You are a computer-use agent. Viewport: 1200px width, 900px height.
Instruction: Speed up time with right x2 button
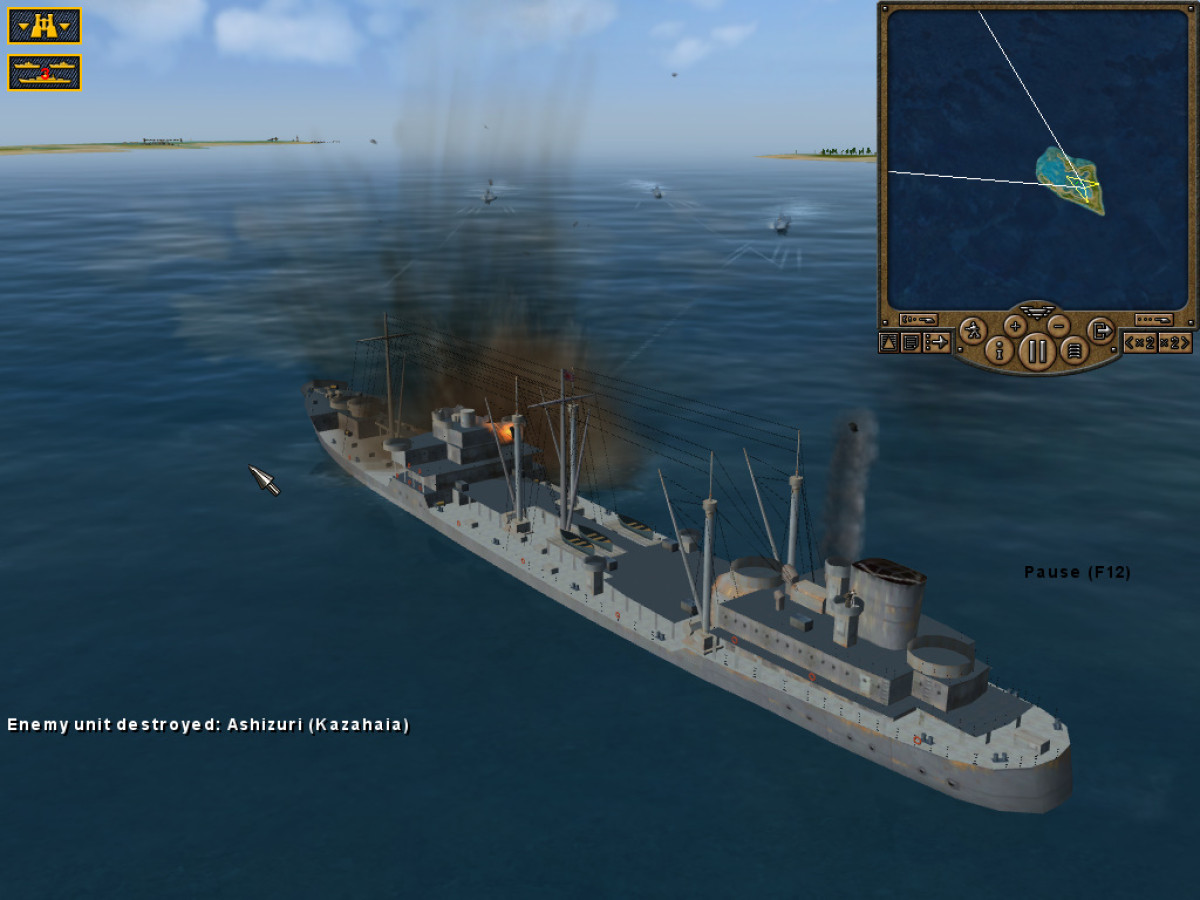point(1175,343)
